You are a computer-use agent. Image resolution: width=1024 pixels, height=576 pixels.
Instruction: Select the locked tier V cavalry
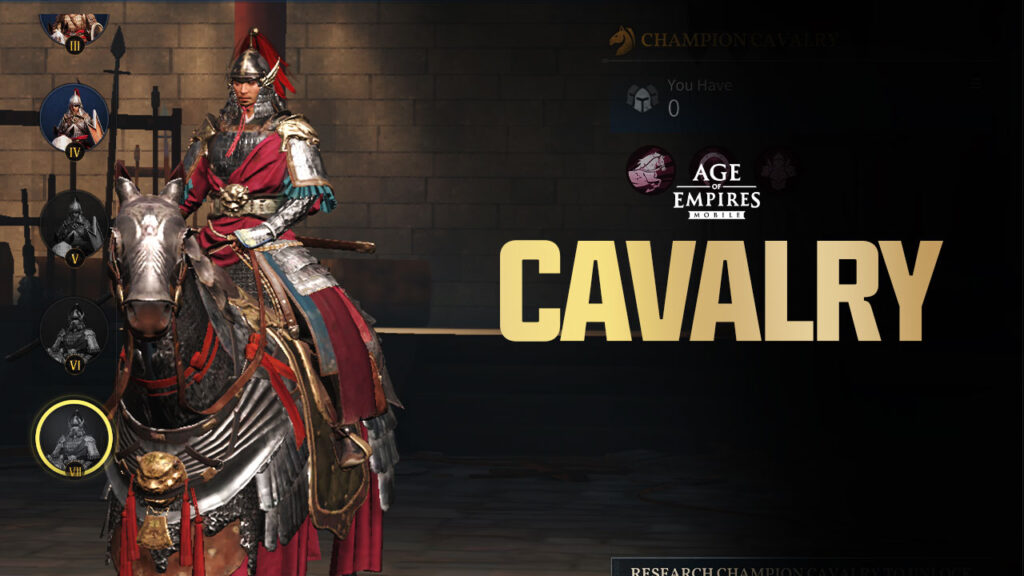[x=74, y=224]
